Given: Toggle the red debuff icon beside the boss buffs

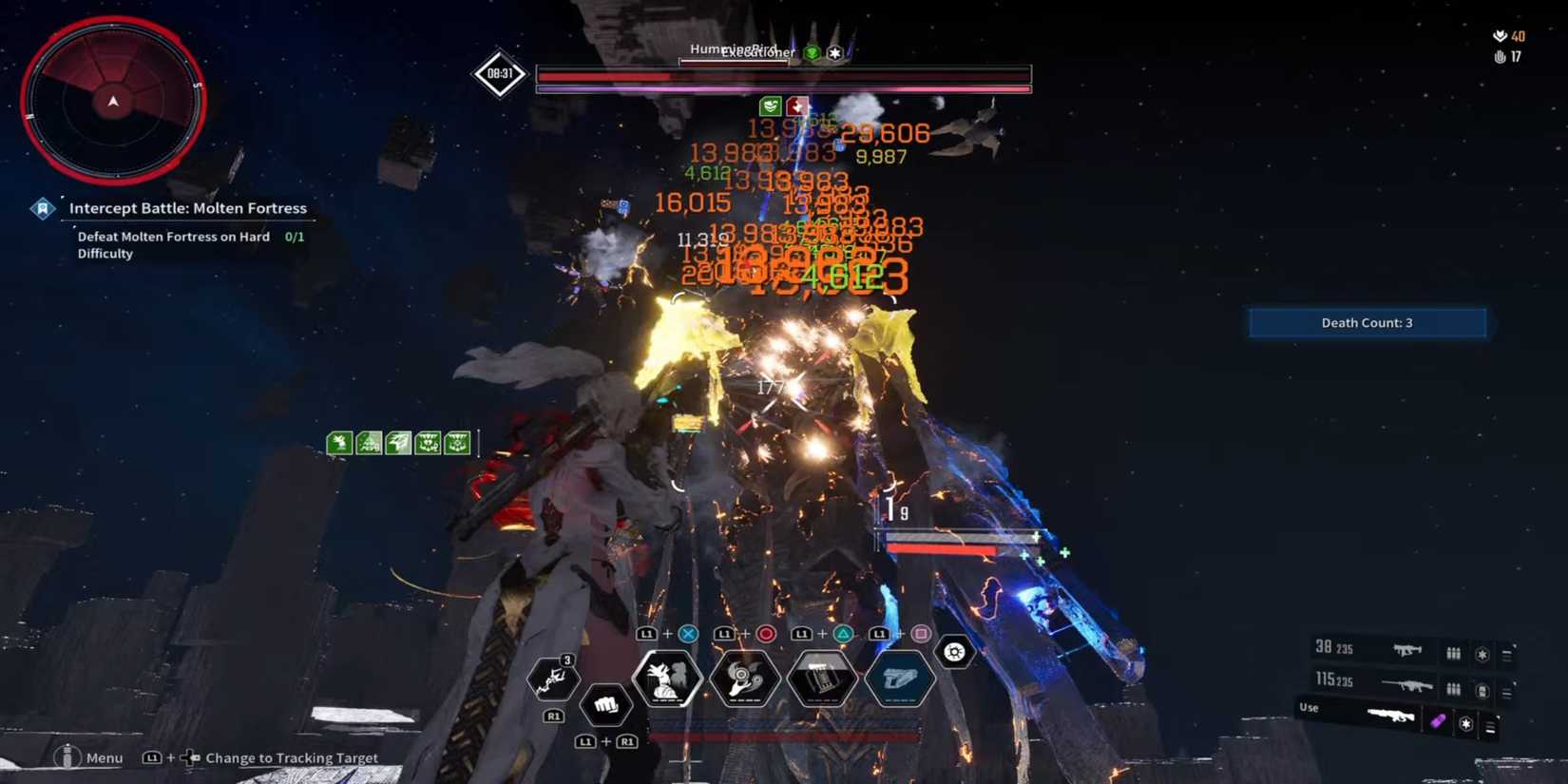Looking at the screenshot, I should tap(798, 106).
